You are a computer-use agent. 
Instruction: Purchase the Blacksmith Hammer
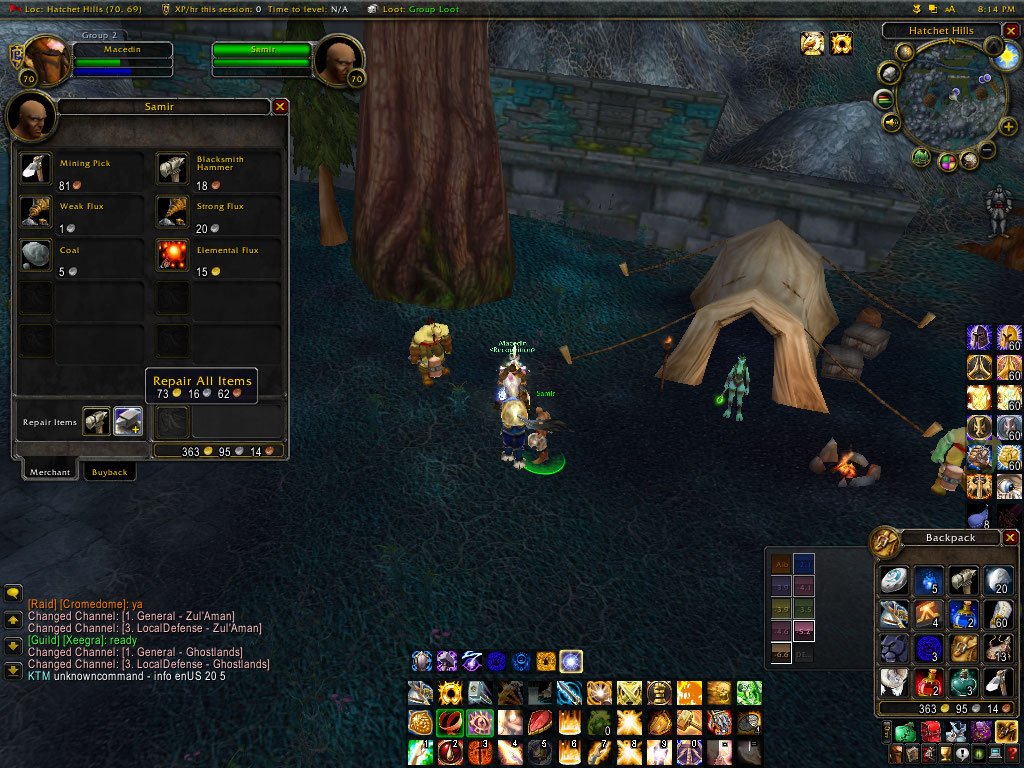pyautogui.click(x=173, y=169)
